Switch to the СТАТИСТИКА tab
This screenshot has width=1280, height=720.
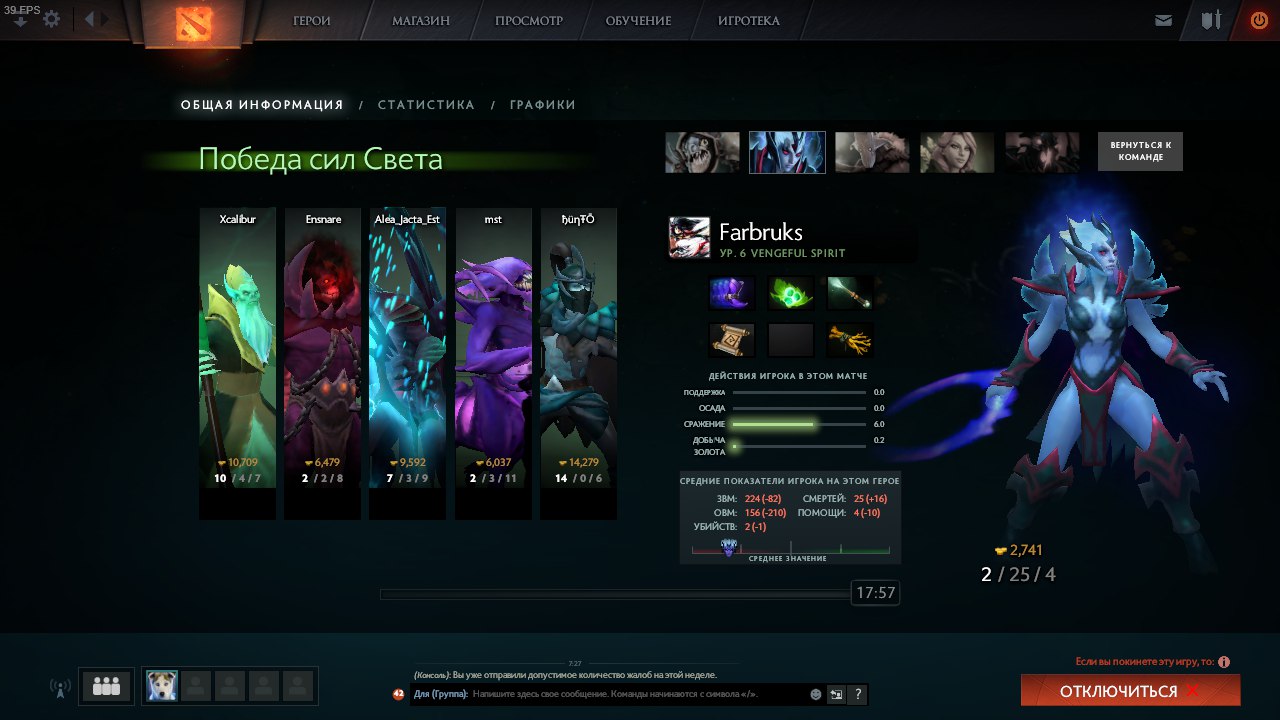(x=426, y=104)
